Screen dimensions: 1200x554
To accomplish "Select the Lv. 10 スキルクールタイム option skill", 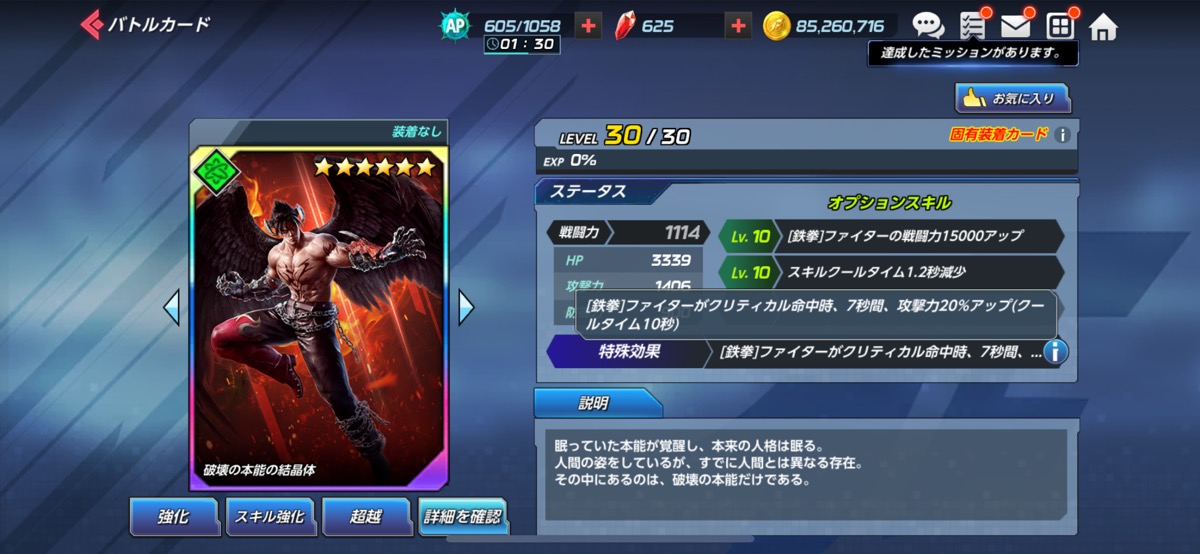I will [890, 272].
